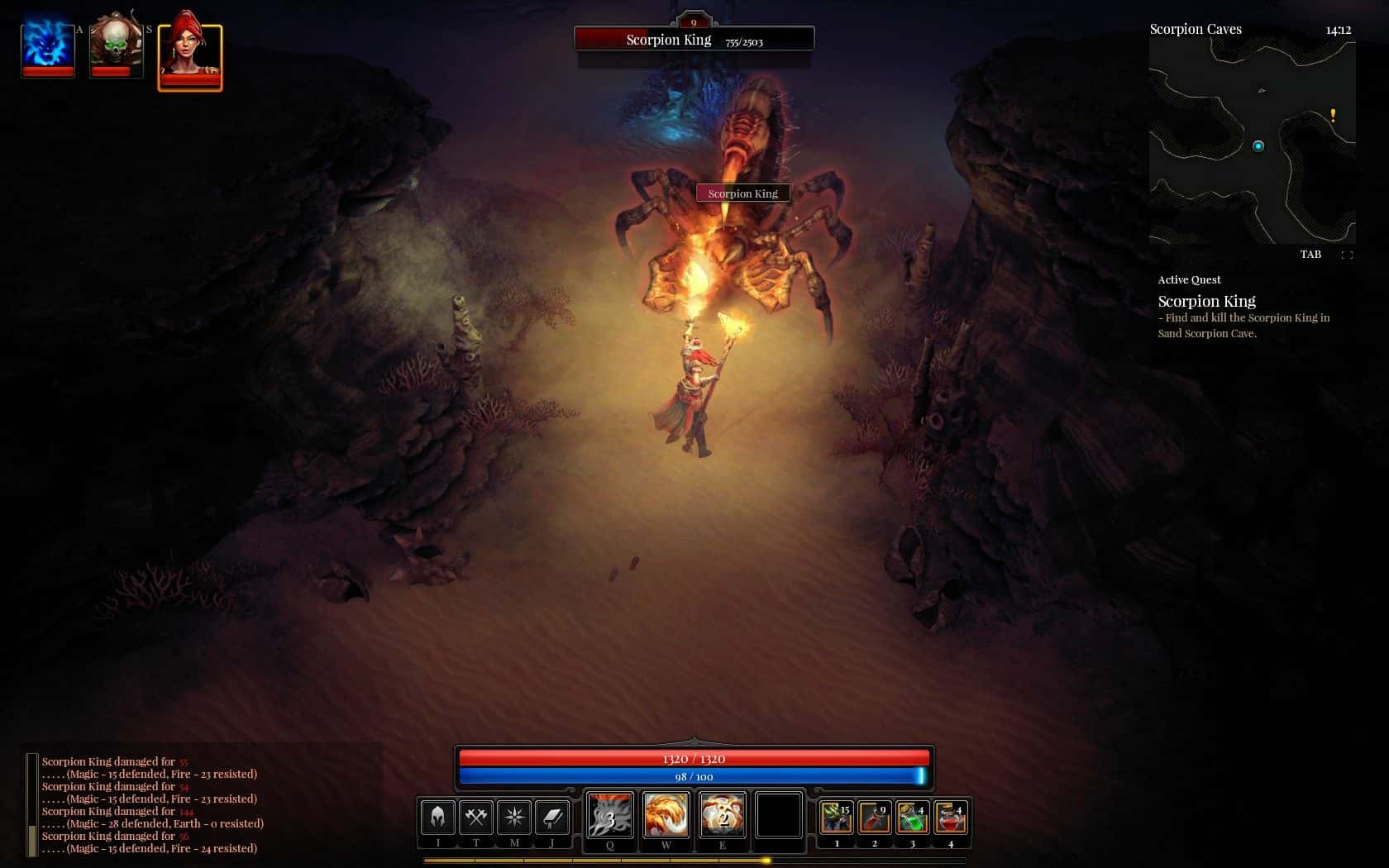Open the helmet character equipment button

click(437, 818)
